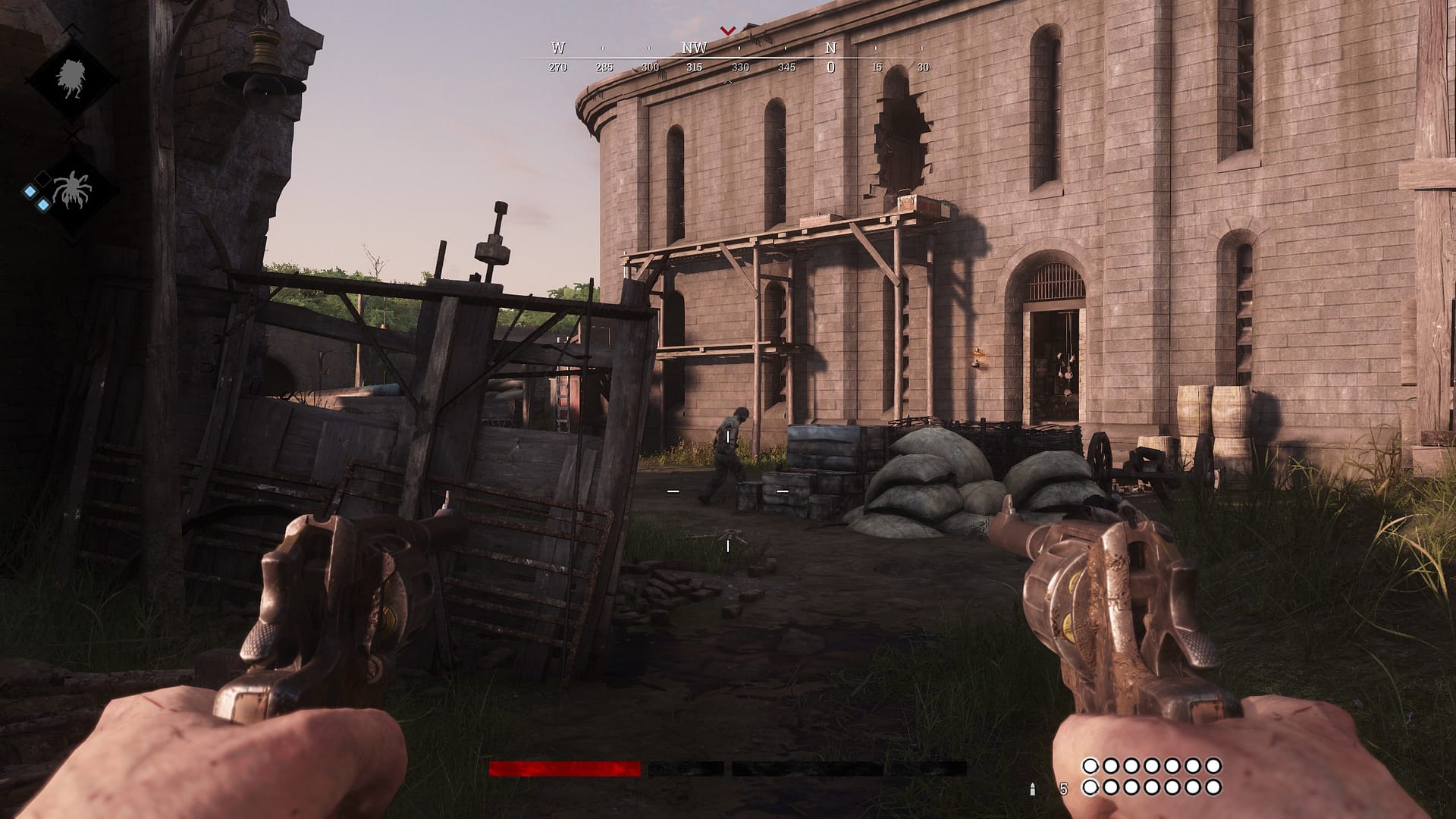Click the compass heading bar

739,58
